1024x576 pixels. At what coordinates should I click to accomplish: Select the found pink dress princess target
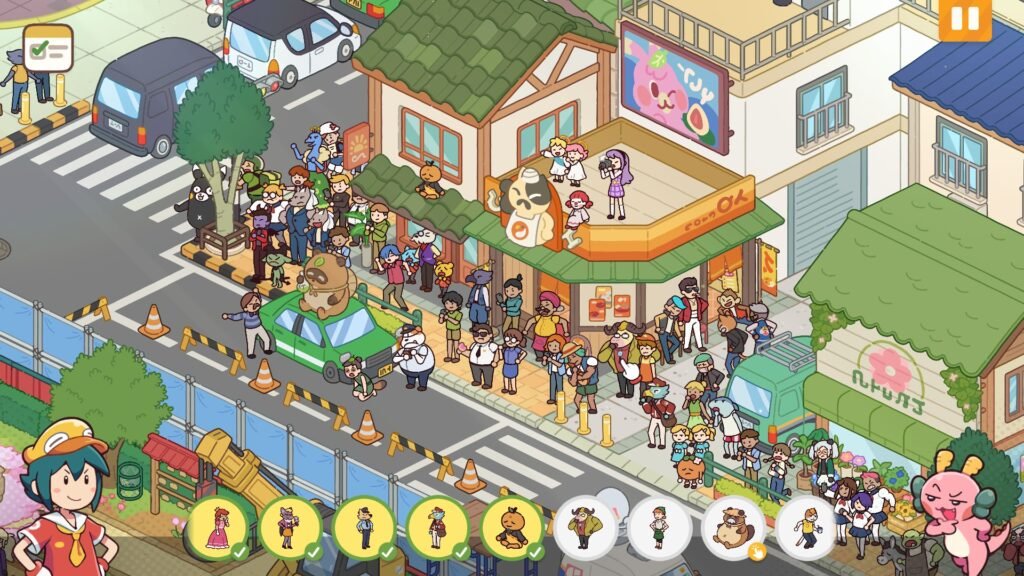(216, 527)
